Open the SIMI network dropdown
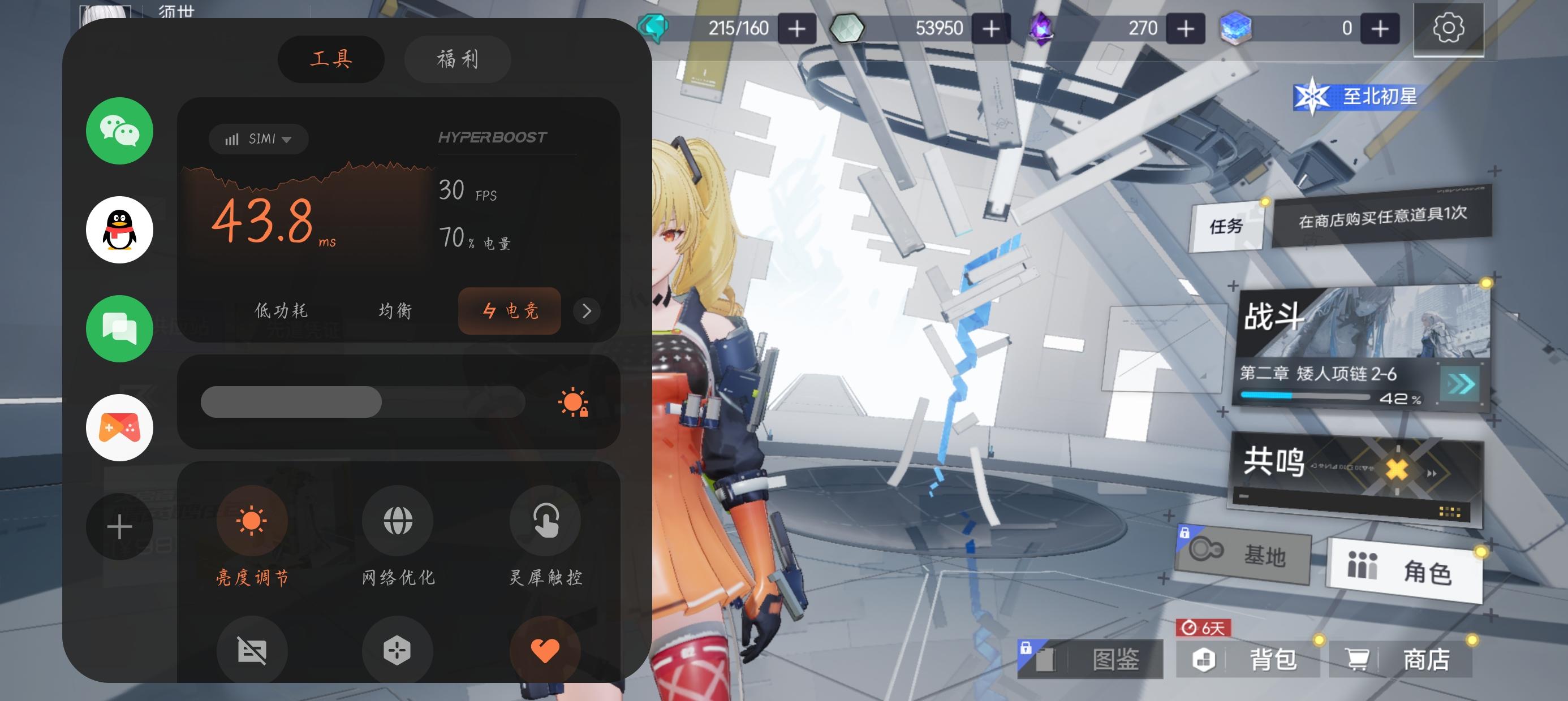The height and width of the screenshot is (701, 1568). tap(257, 139)
